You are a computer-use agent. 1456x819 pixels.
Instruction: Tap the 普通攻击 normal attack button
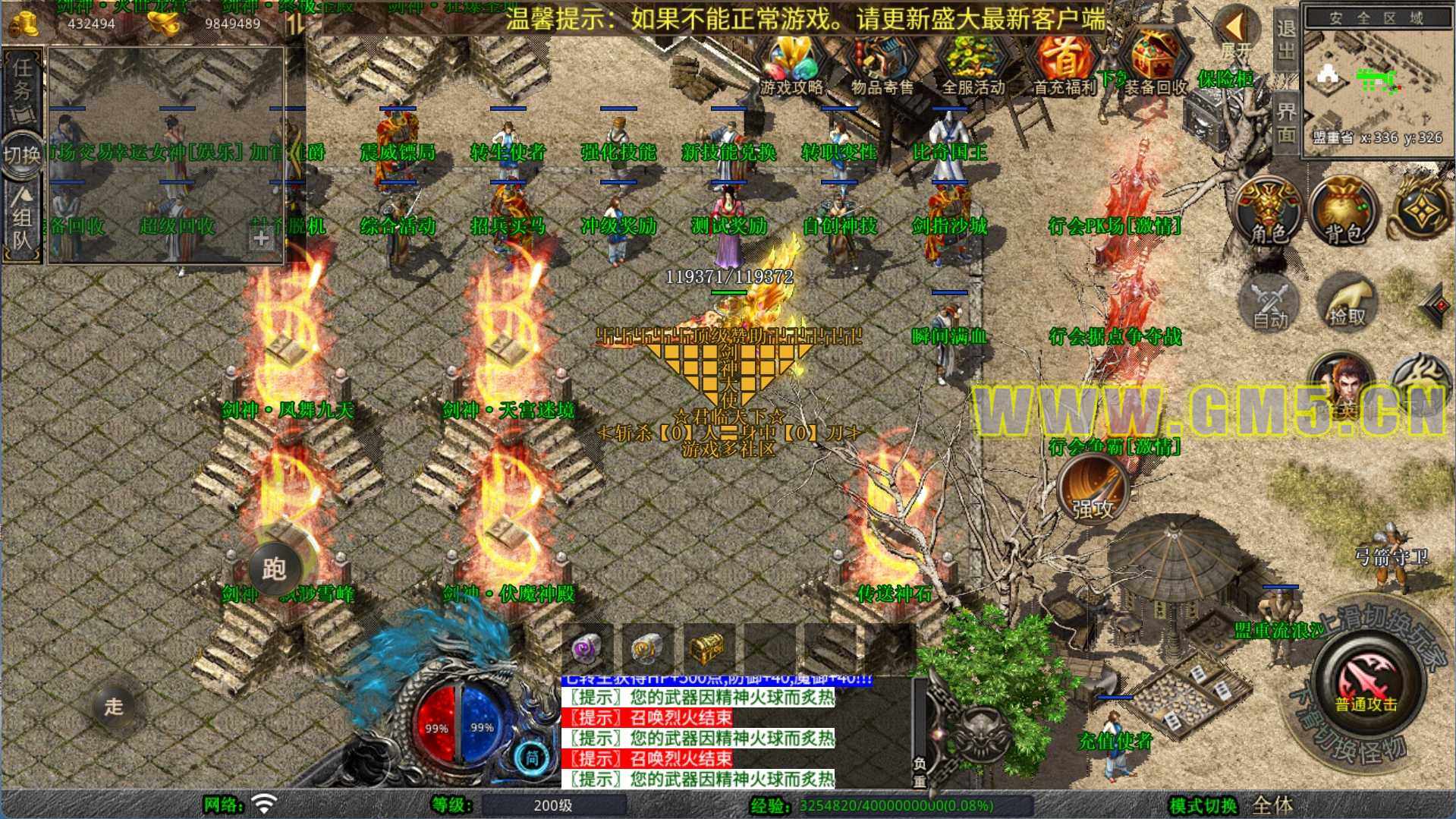click(x=1366, y=681)
